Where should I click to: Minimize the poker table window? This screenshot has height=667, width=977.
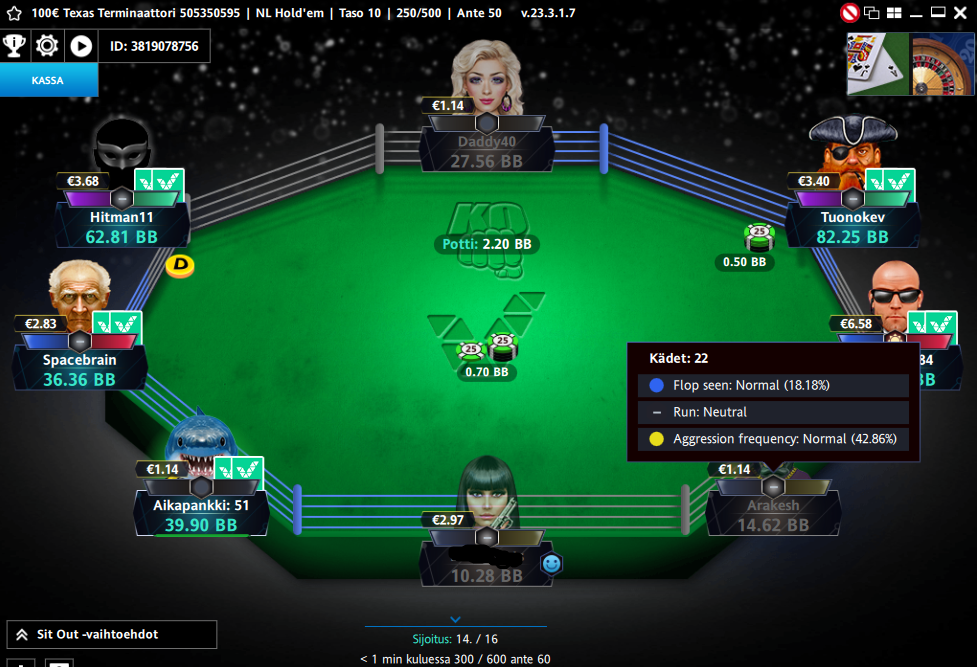click(x=916, y=13)
